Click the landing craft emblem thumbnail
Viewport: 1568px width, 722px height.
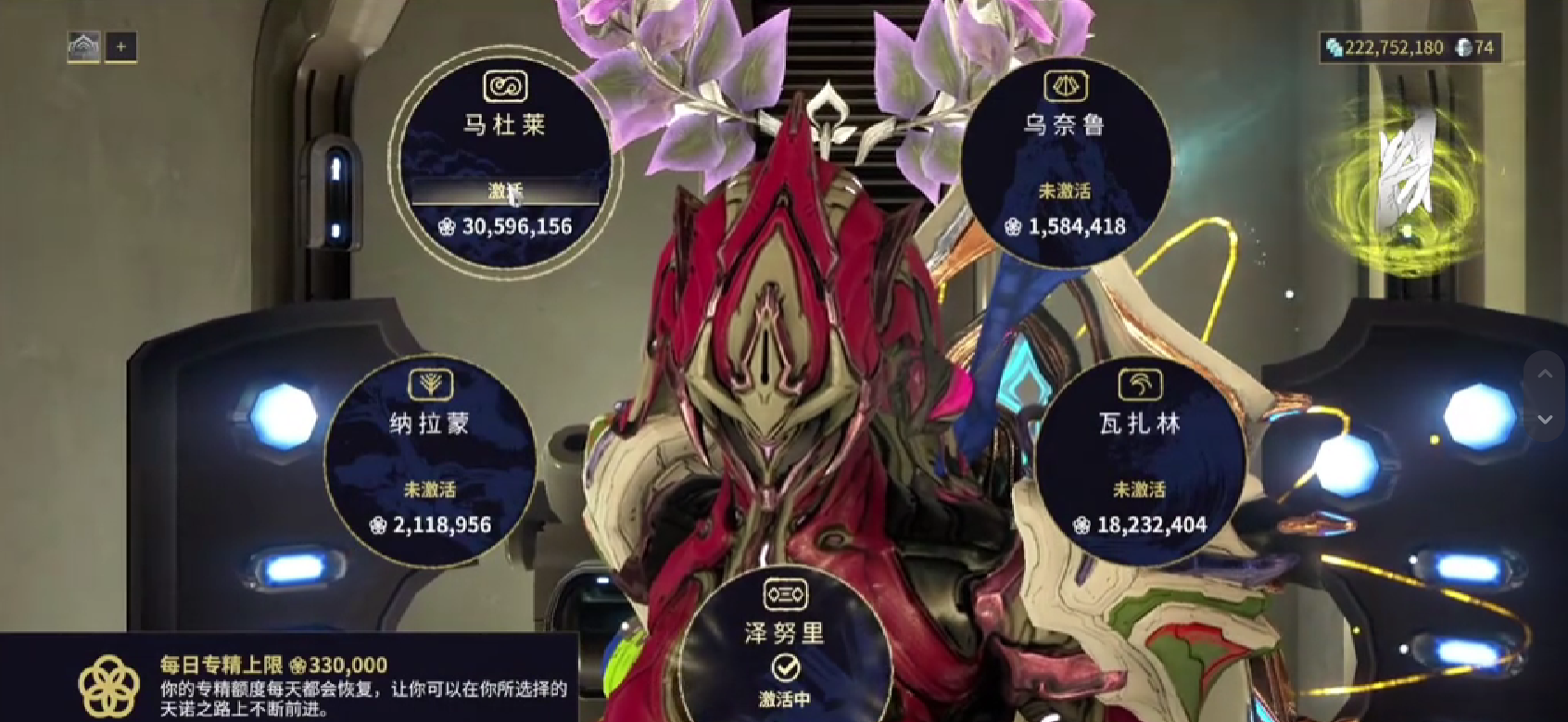[84, 45]
